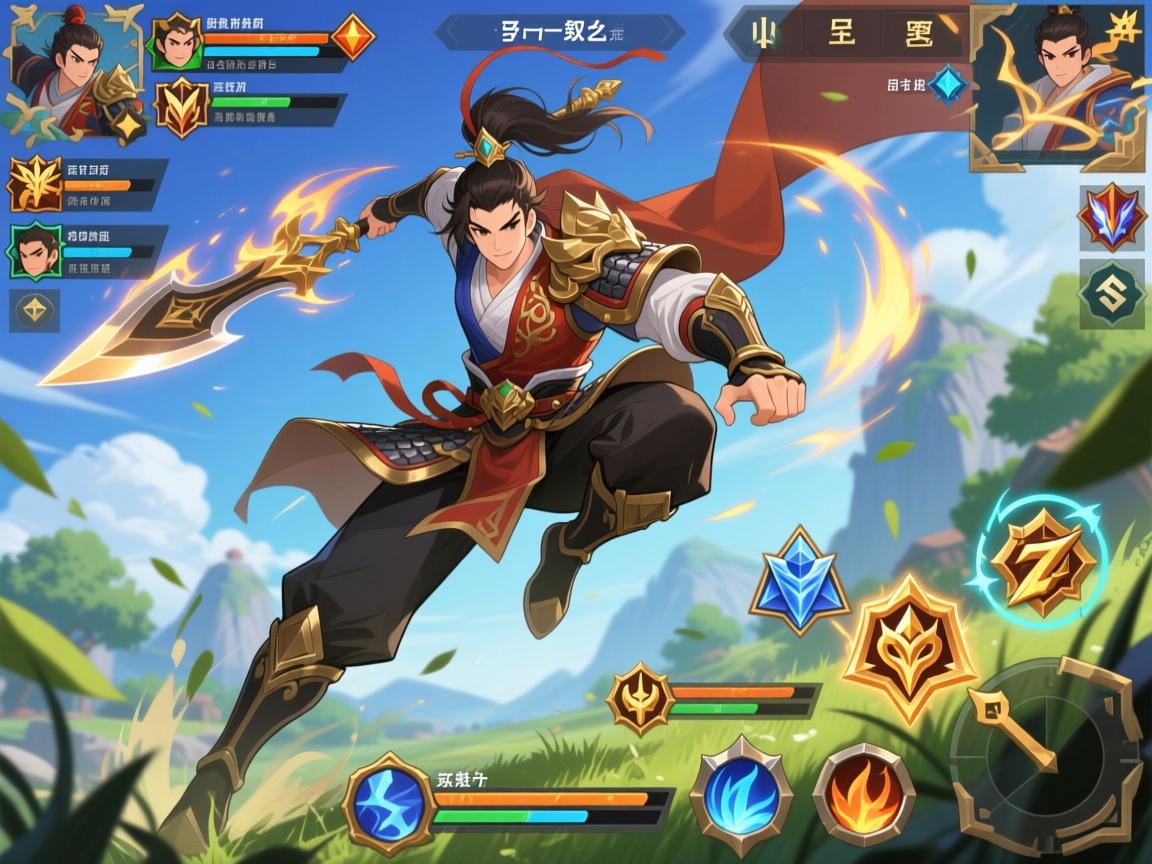Image resolution: width=1152 pixels, height=864 pixels.
Task: Click the small dark gold diamond button
Action: coord(34,310)
